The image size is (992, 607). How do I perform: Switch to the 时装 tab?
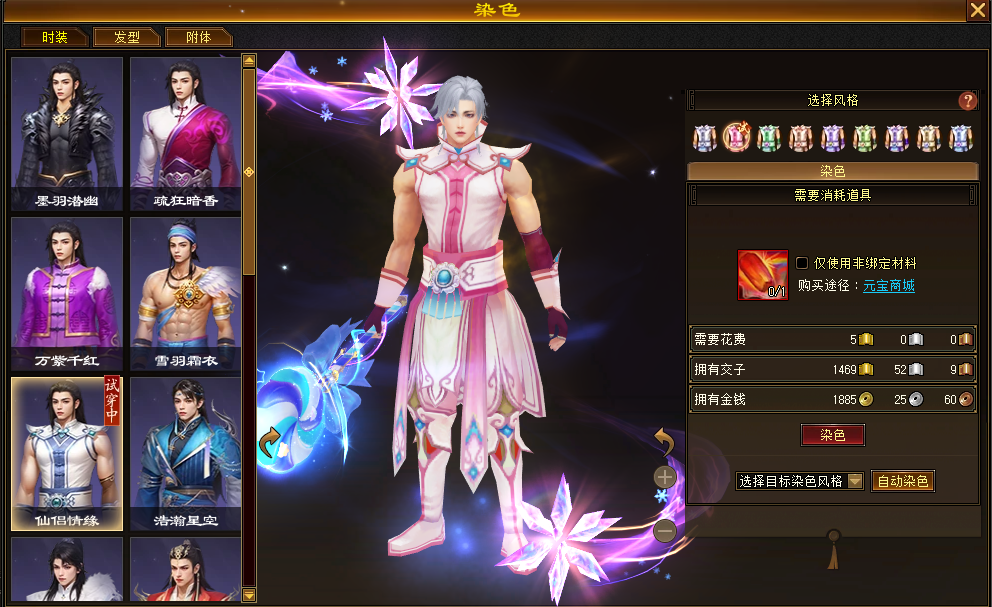pos(56,38)
